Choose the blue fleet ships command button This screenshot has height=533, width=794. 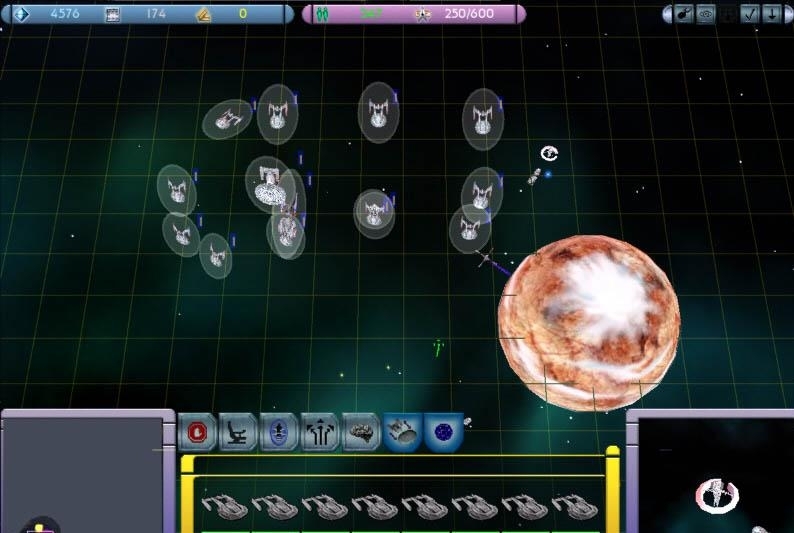pyautogui.click(x=402, y=432)
